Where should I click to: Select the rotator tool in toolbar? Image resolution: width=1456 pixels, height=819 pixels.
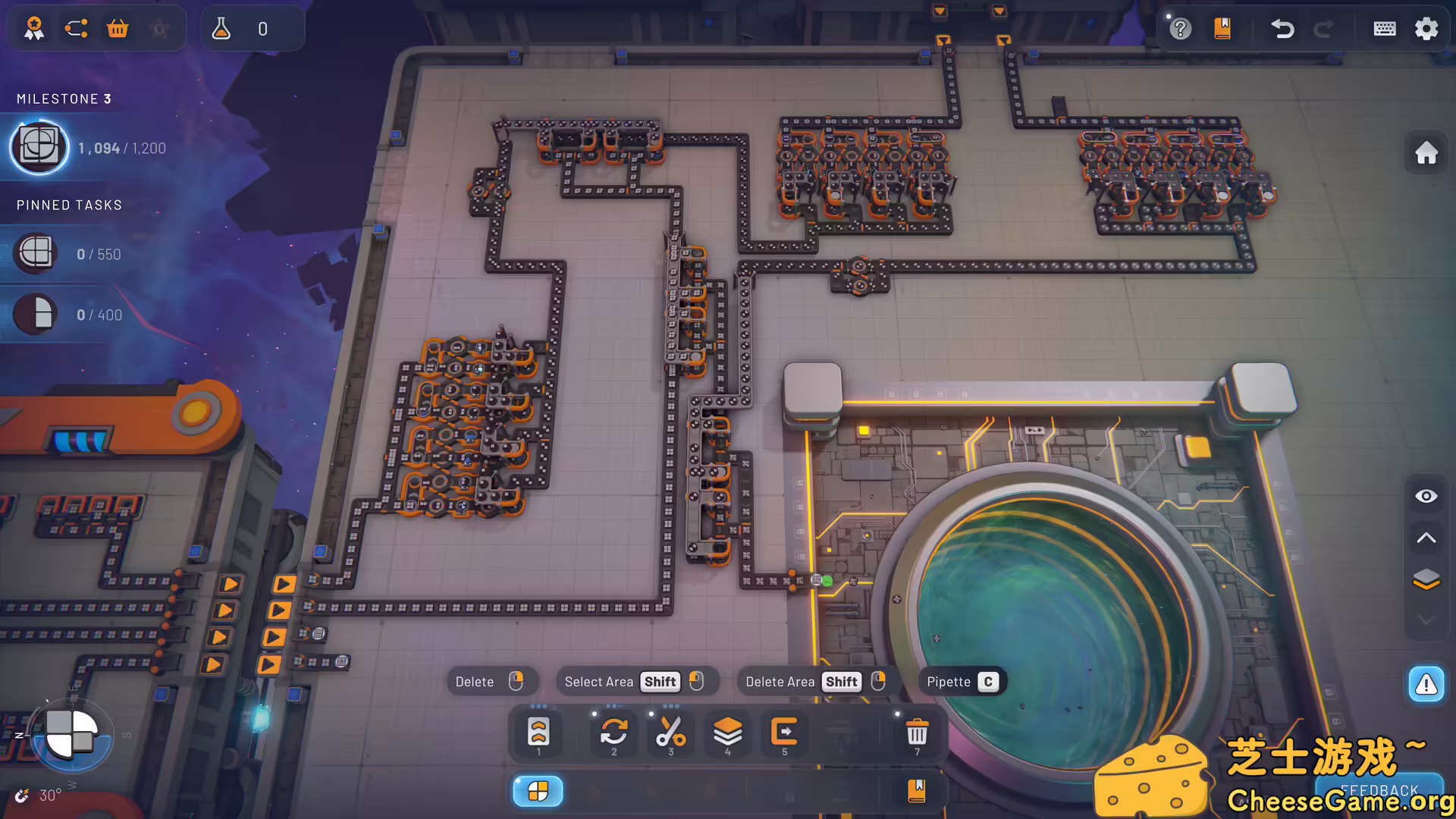[613, 732]
